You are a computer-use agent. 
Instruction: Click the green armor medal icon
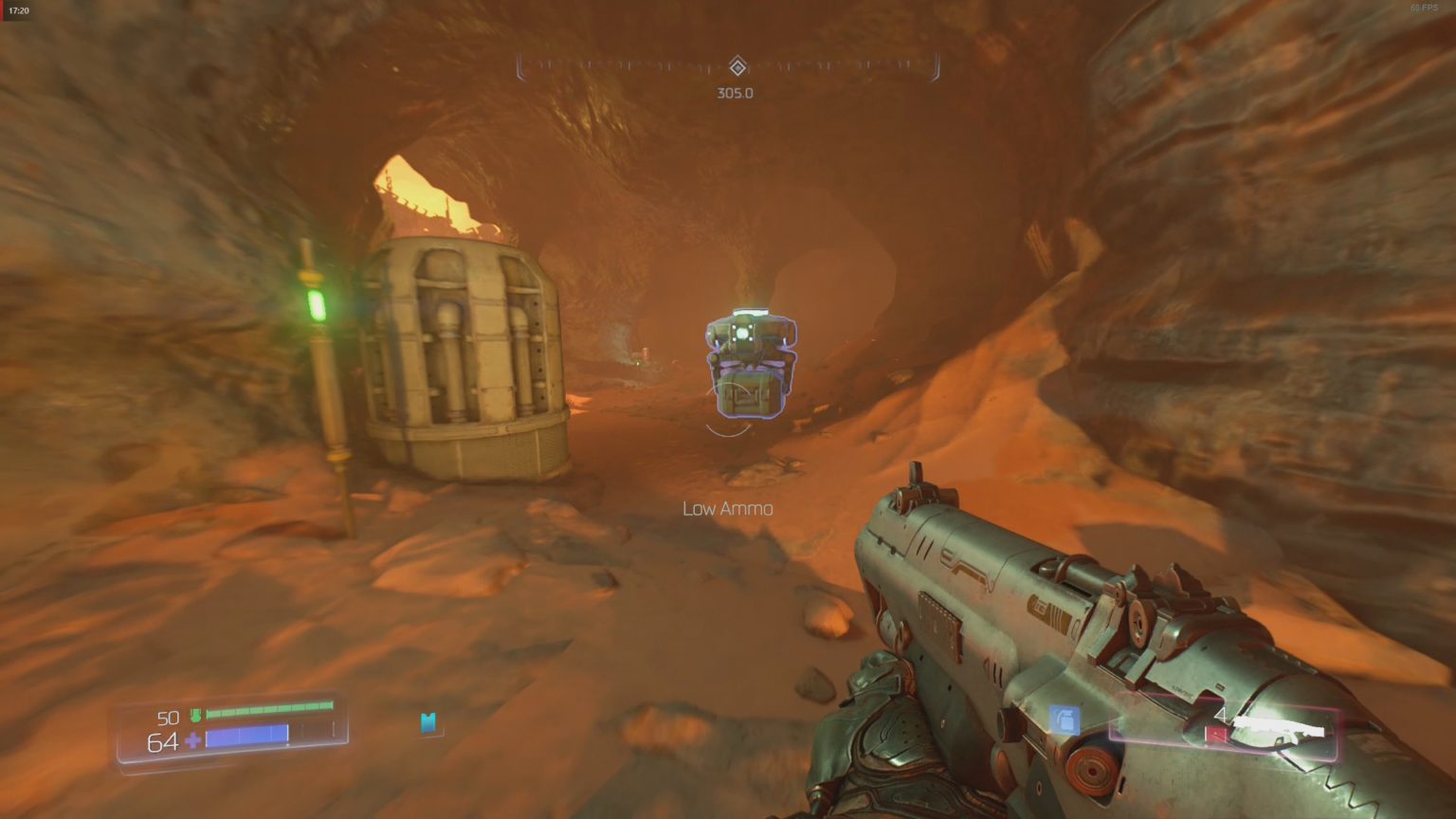tap(196, 714)
